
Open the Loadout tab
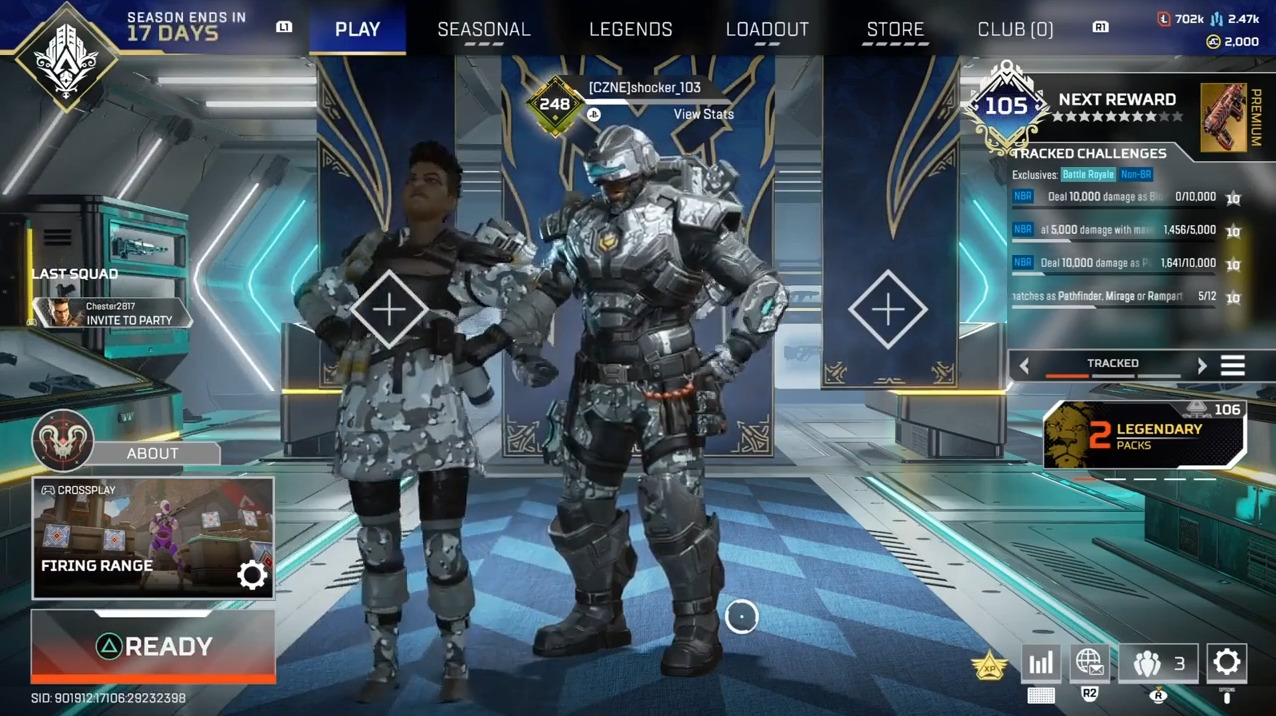[767, 29]
